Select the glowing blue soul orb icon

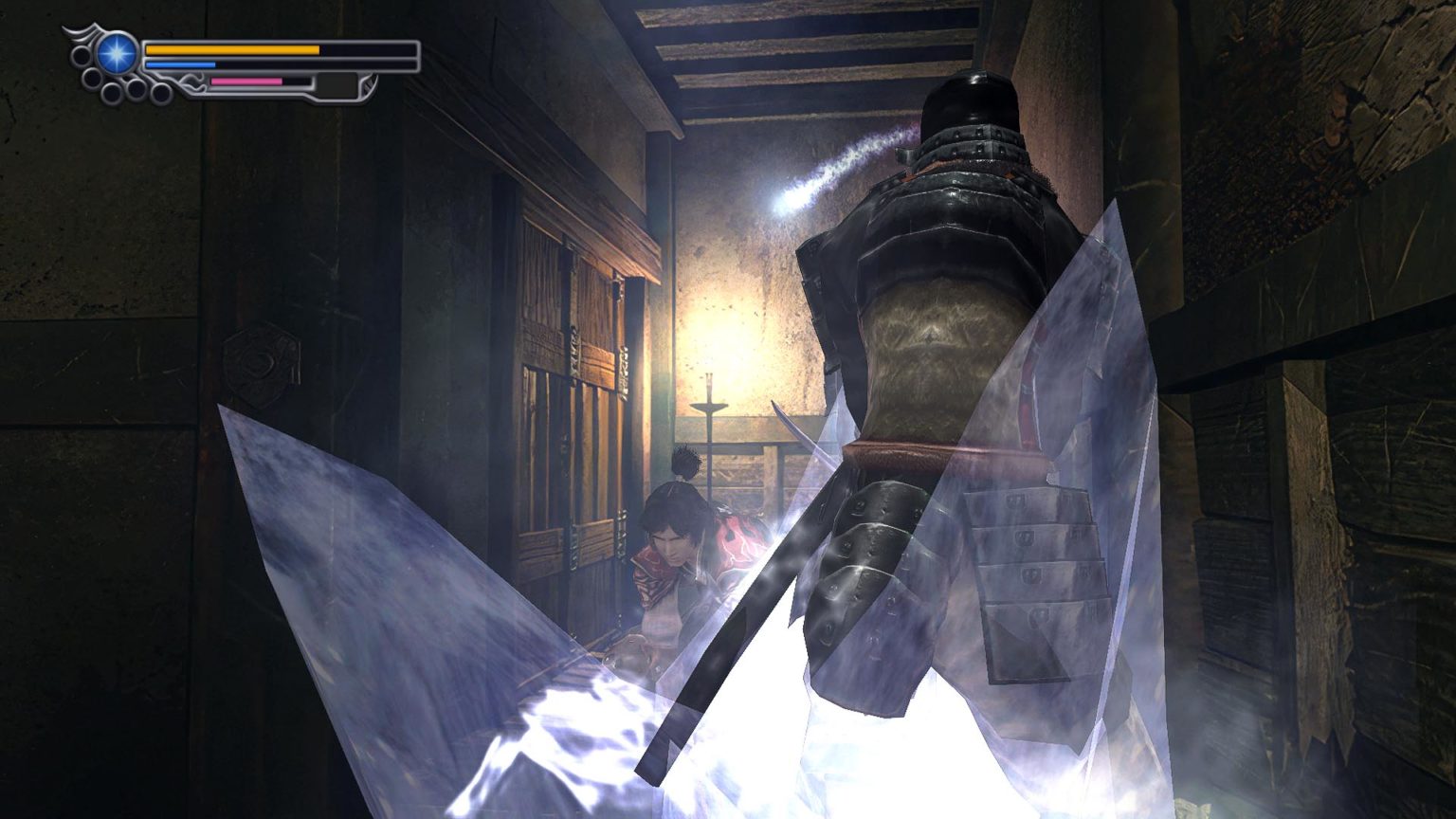coord(116,51)
